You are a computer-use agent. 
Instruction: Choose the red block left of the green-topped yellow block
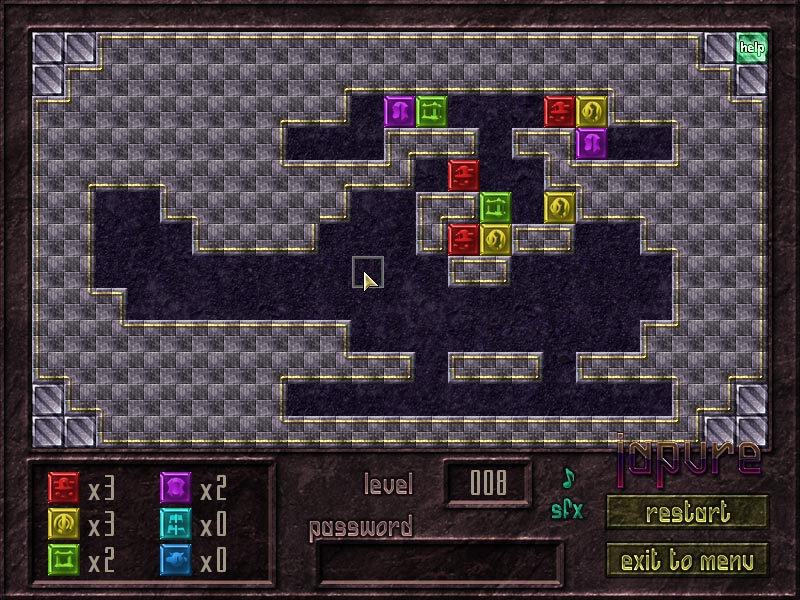coord(463,239)
